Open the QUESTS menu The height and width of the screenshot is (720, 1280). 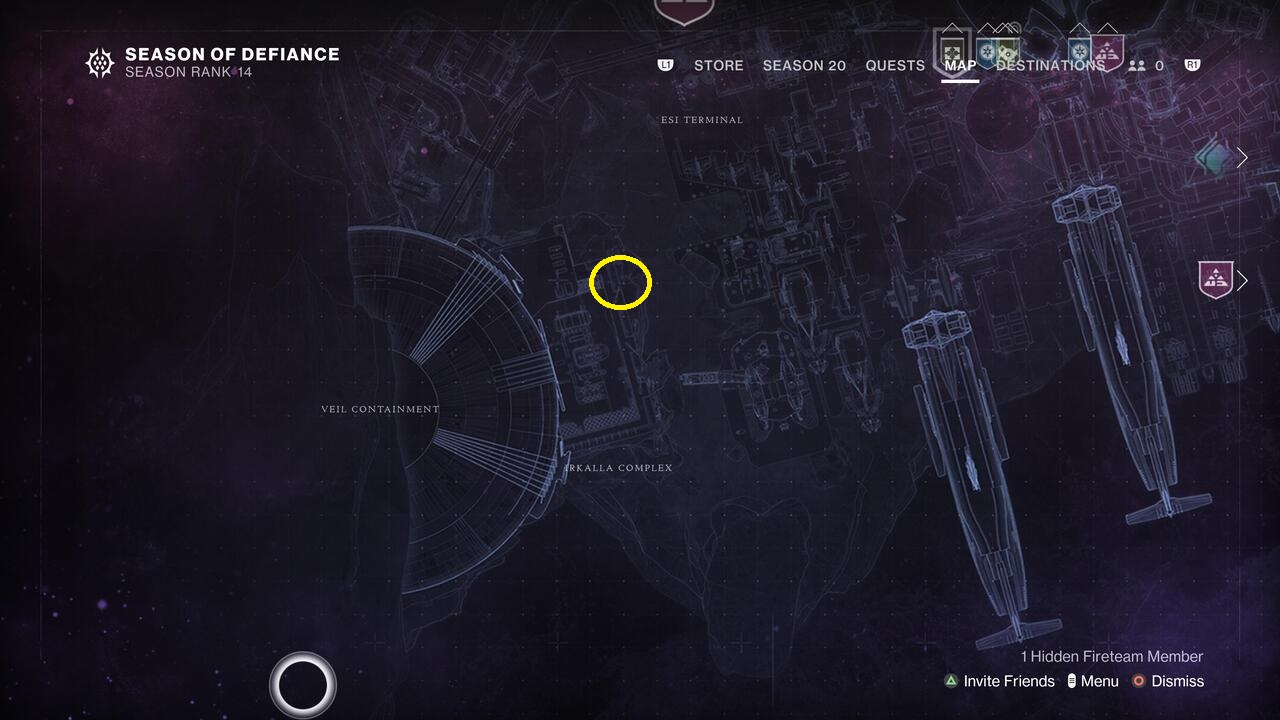pos(894,65)
